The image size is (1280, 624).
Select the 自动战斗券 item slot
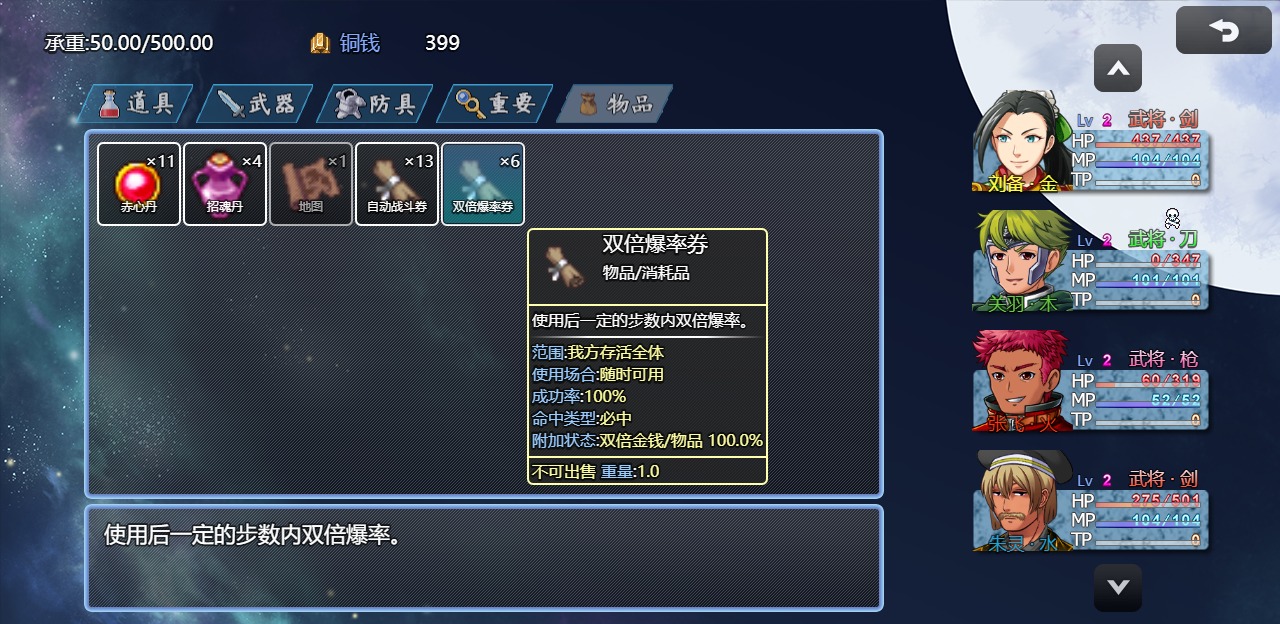coord(397,184)
